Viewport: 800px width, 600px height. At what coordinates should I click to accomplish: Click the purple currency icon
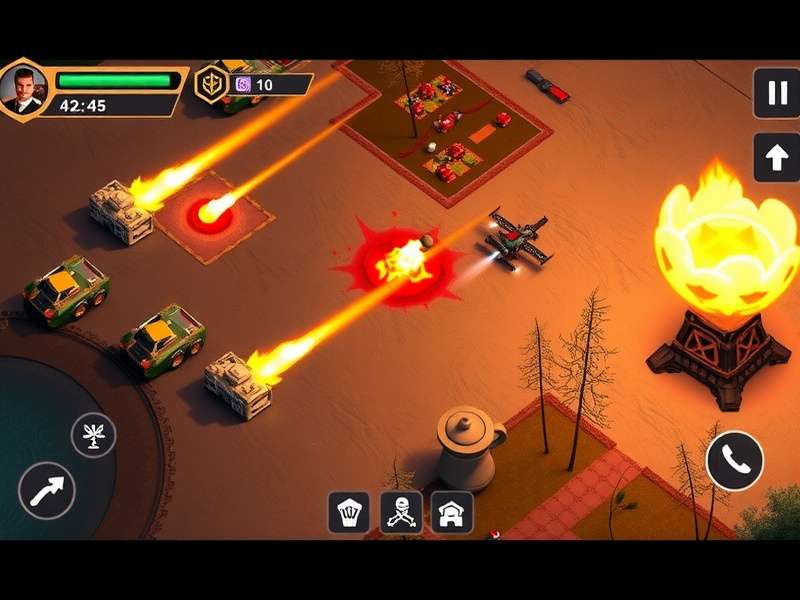click(242, 85)
